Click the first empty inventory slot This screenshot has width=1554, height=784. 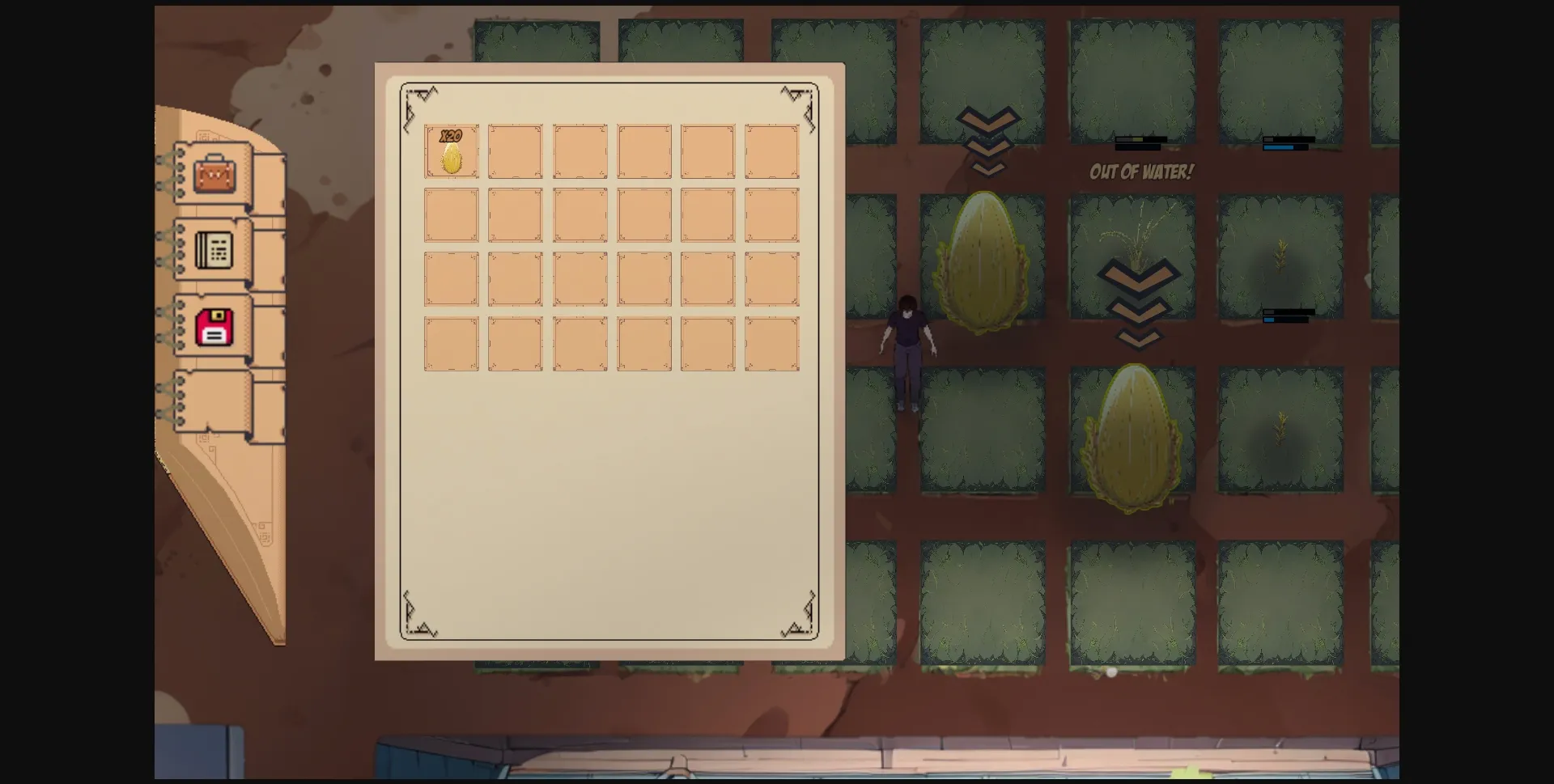[516, 152]
